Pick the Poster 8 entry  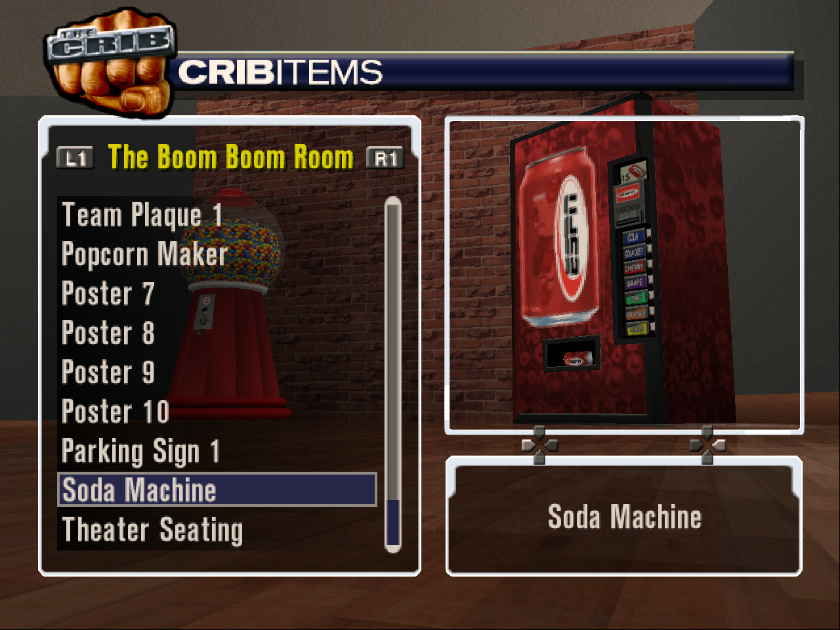108,333
